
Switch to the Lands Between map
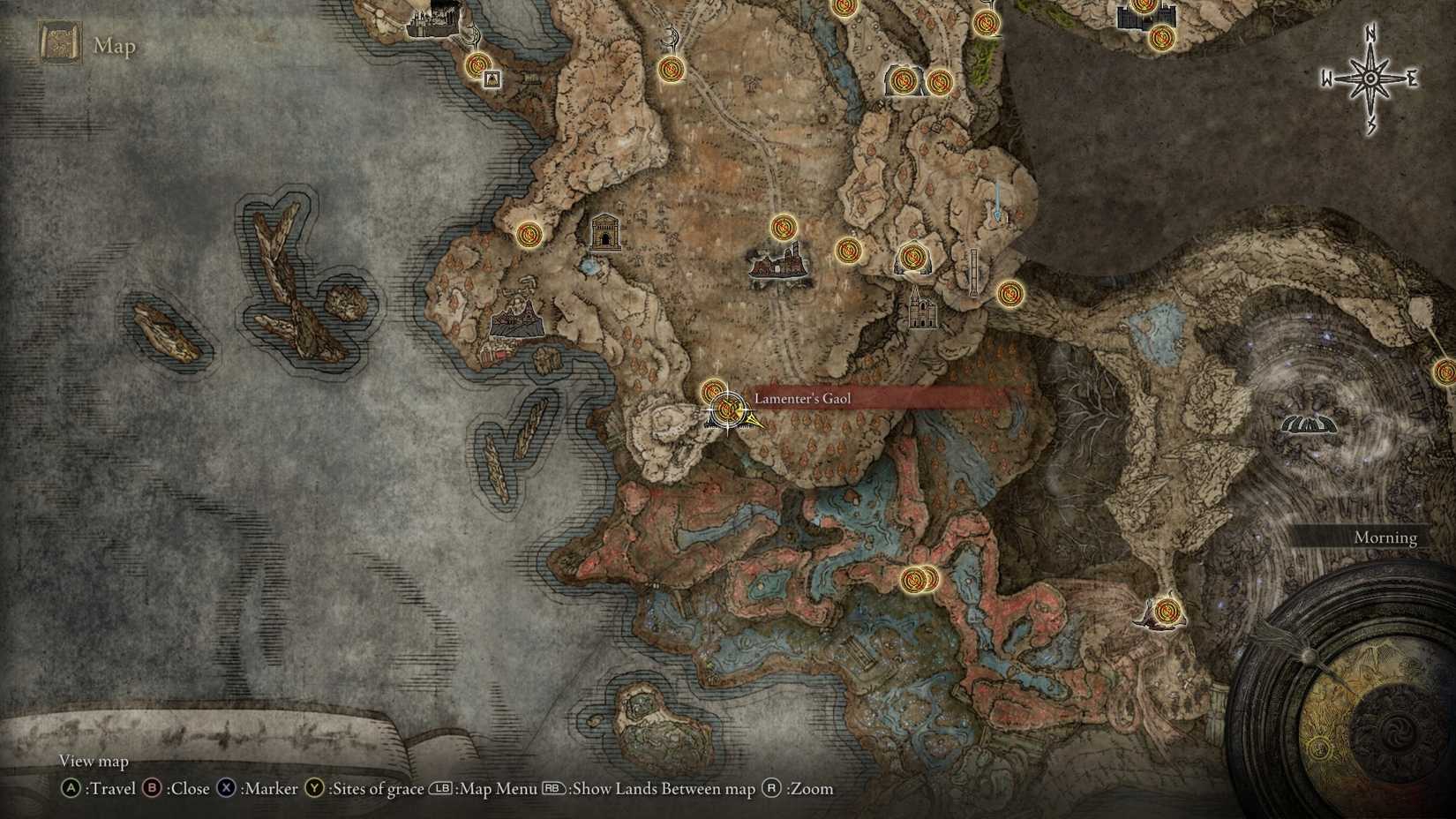(x=556, y=789)
